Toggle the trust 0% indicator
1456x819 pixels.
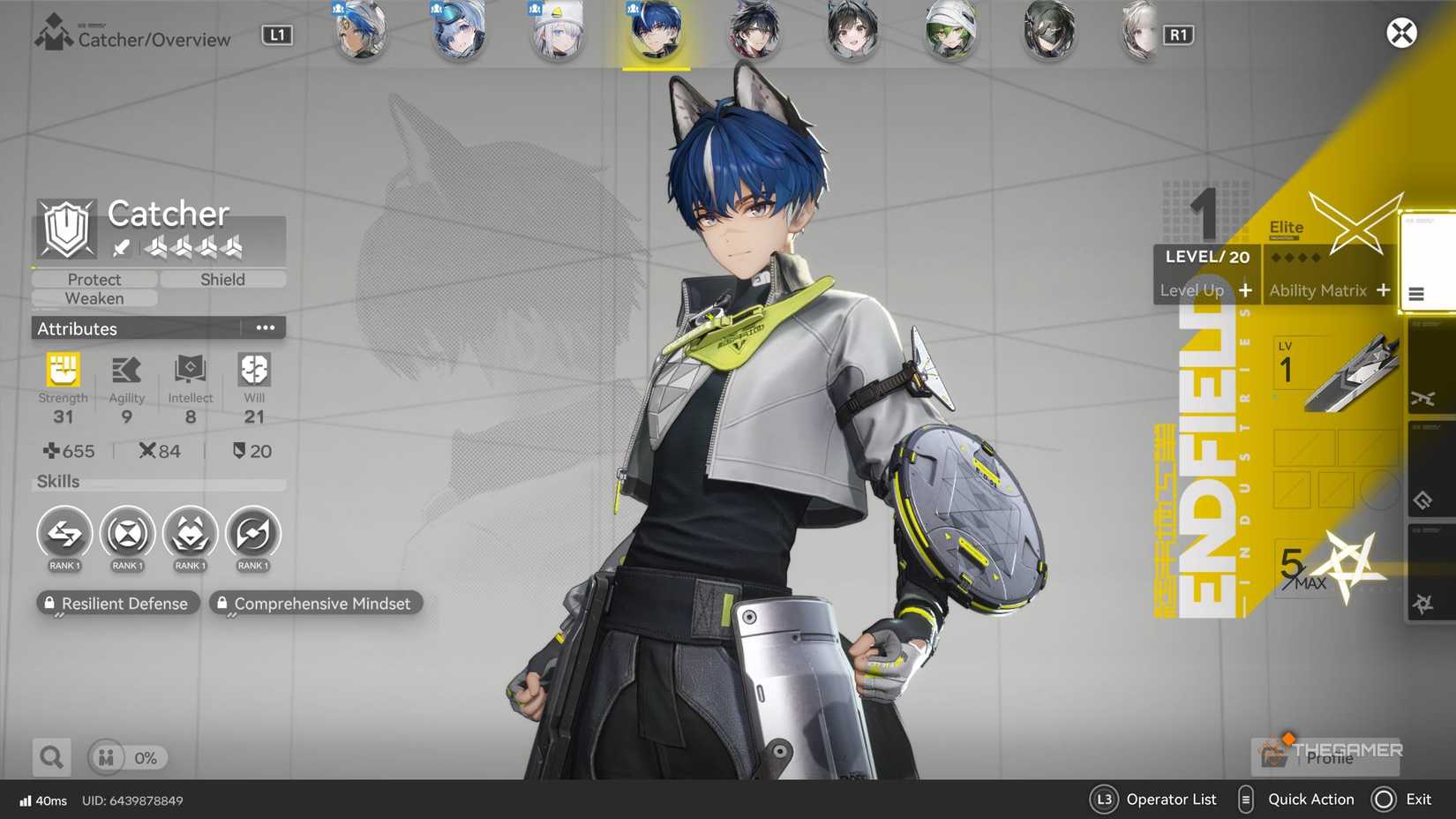coord(127,757)
